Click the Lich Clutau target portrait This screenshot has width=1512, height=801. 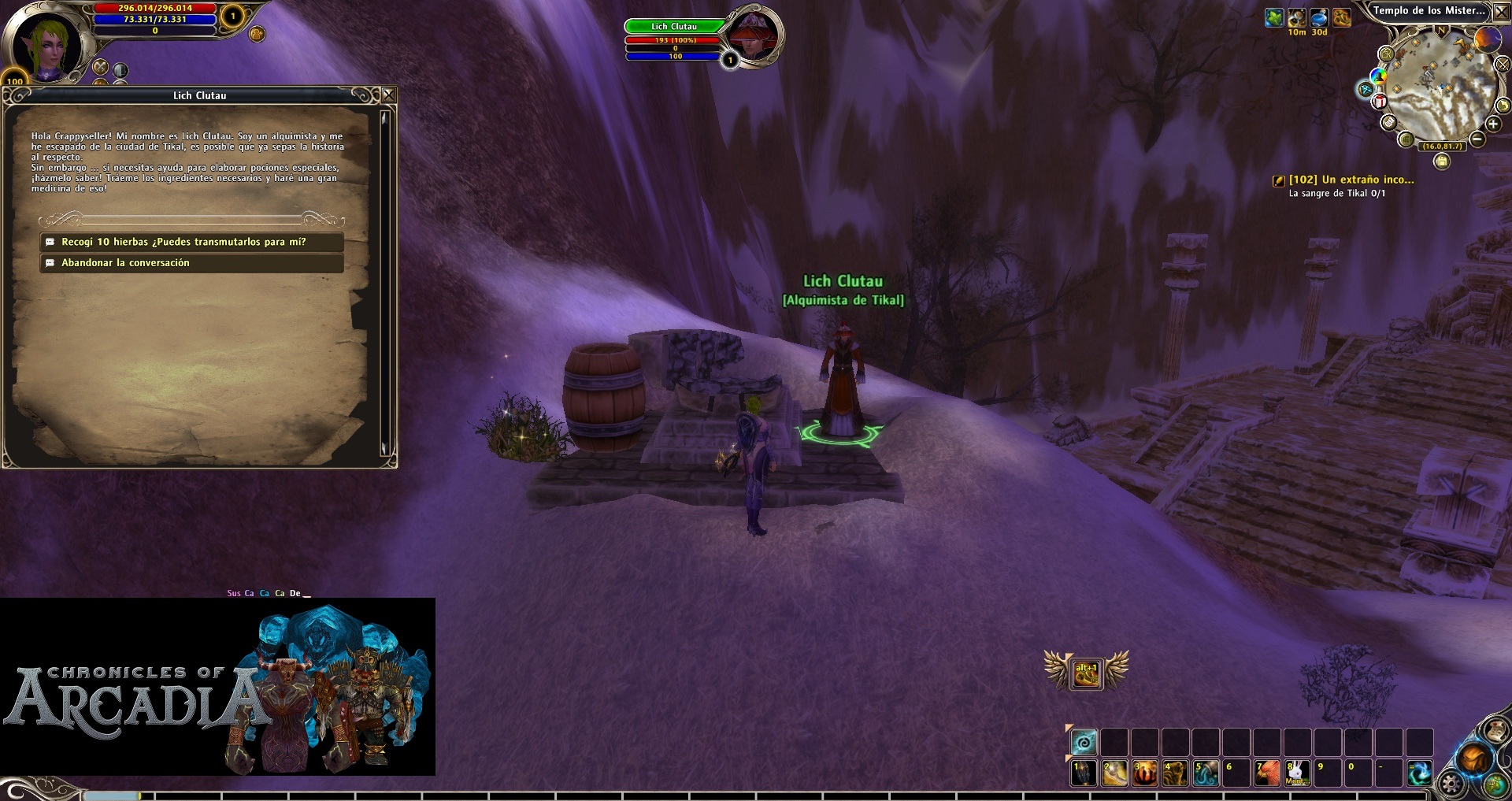(x=754, y=37)
